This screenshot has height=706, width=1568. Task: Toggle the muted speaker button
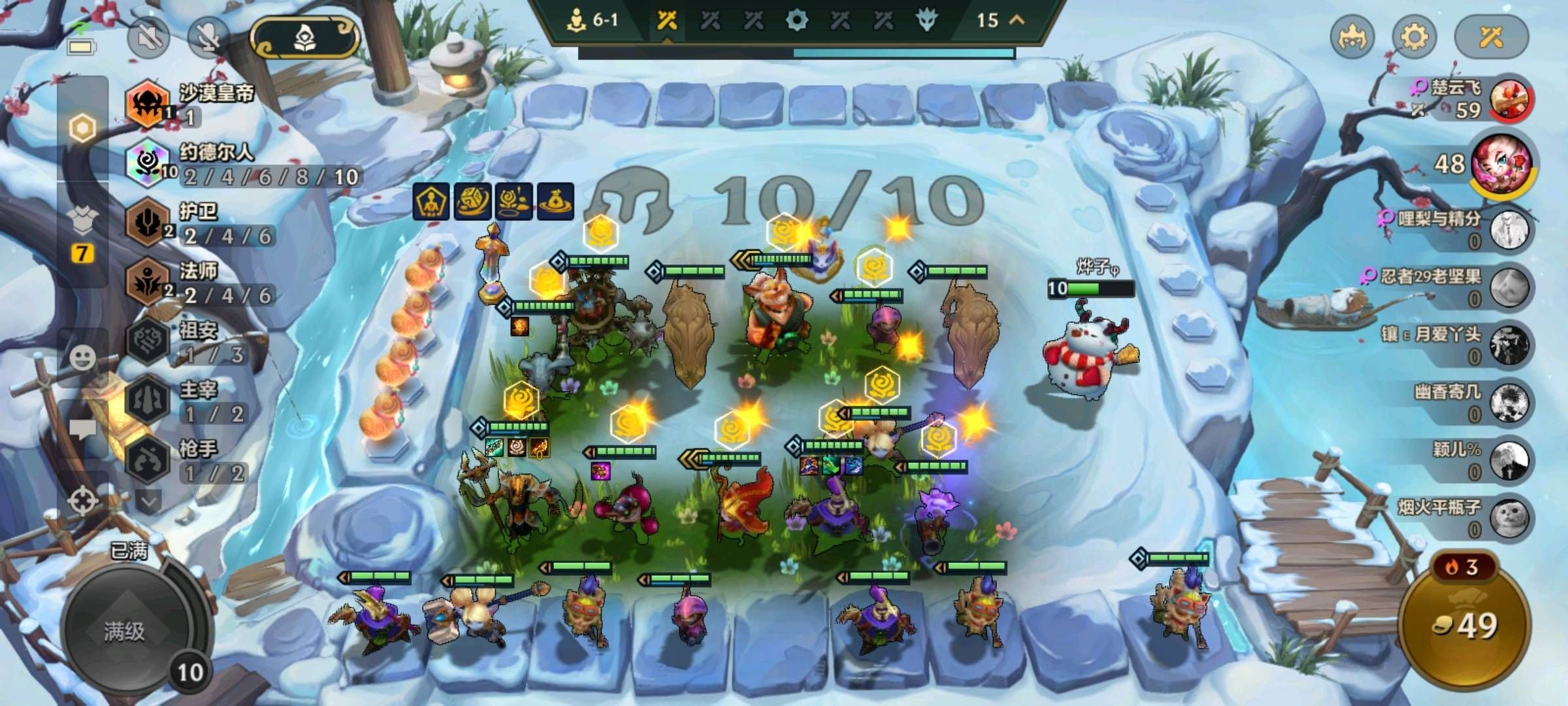click(148, 37)
